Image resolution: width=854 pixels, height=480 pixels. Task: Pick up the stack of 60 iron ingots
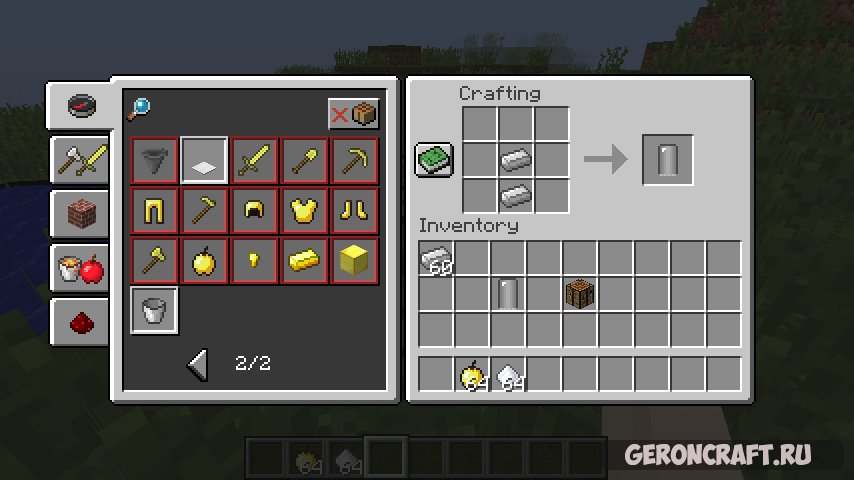(x=437, y=260)
